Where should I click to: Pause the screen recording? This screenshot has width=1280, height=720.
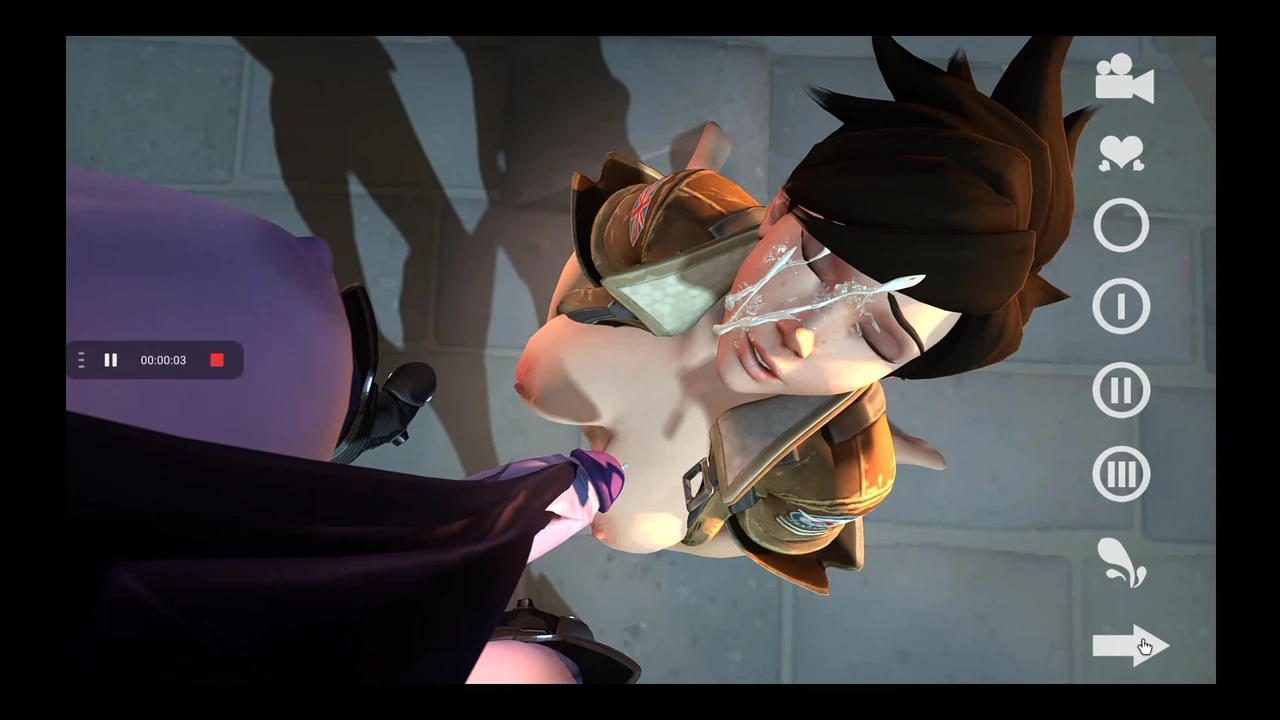tap(111, 360)
